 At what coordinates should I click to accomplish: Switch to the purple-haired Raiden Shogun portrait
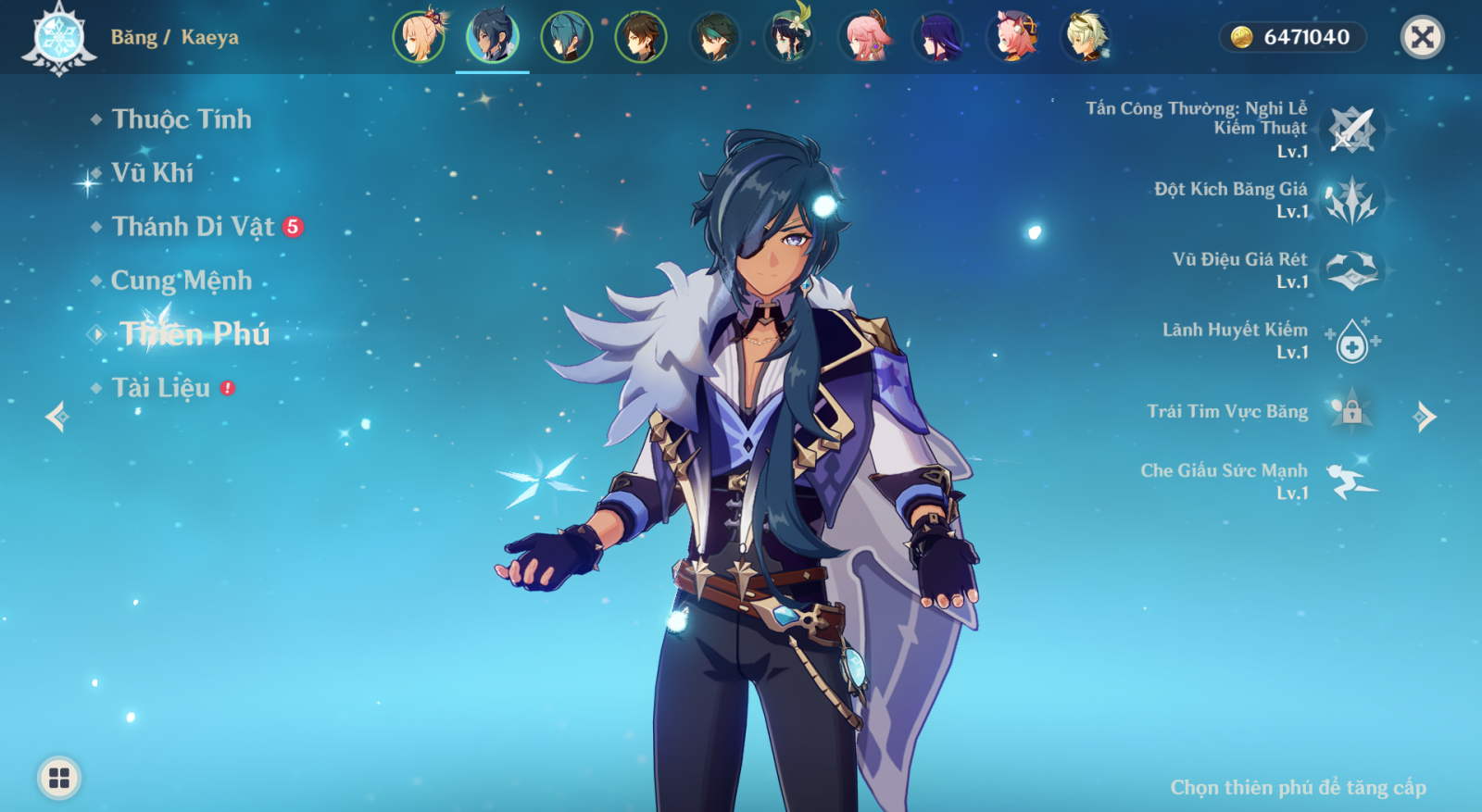coord(937,37)
